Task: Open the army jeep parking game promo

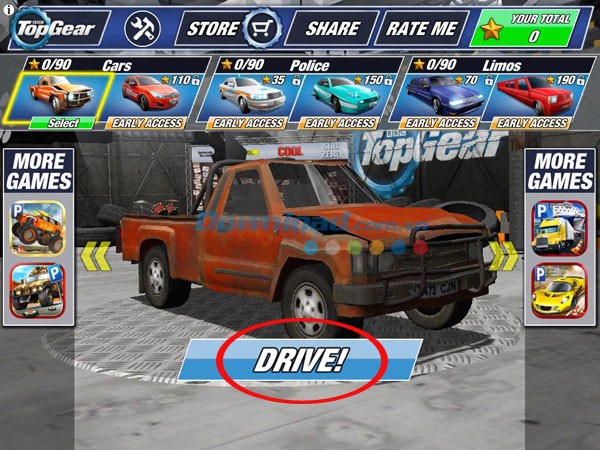Action: pyautogui.click(x=39, y=289)
